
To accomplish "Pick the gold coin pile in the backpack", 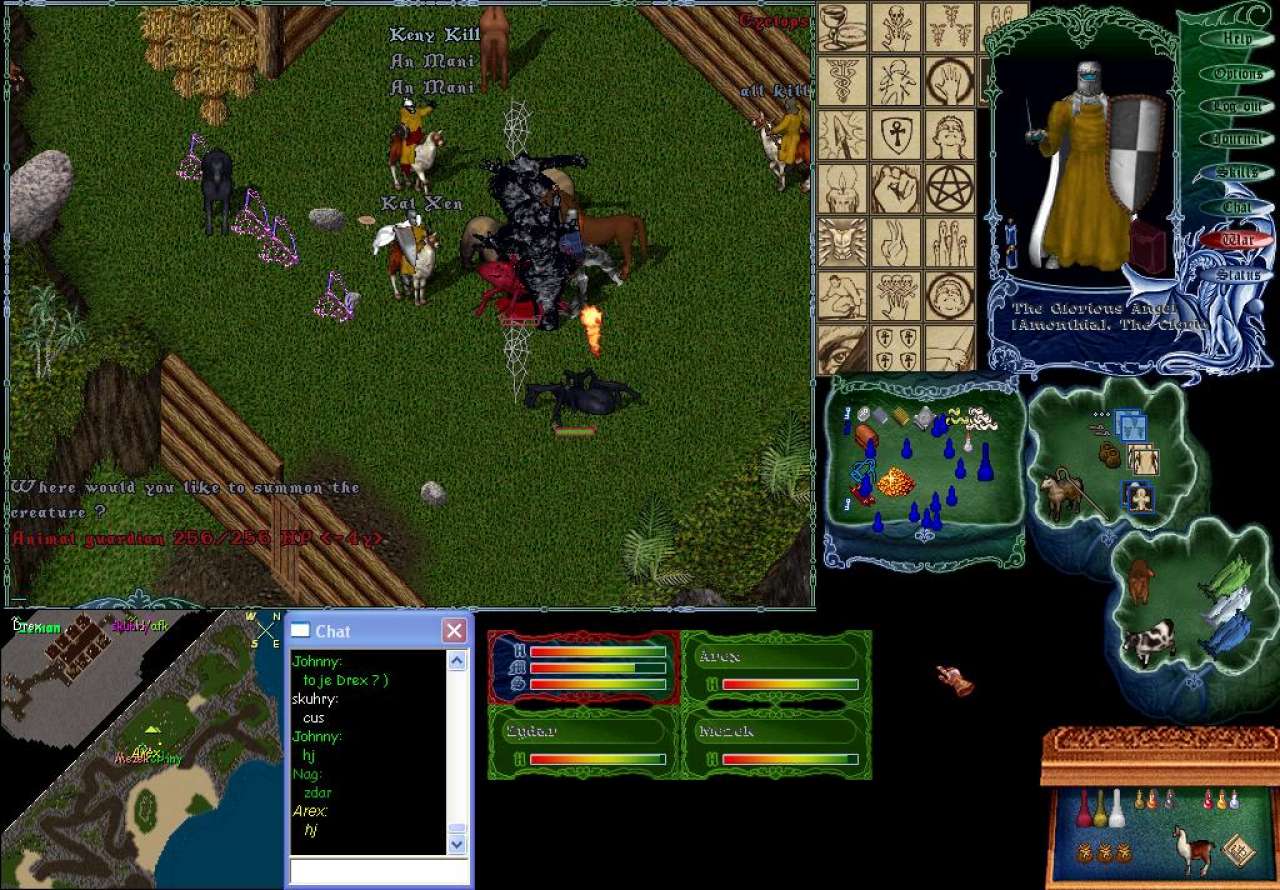I will [896, 483].
